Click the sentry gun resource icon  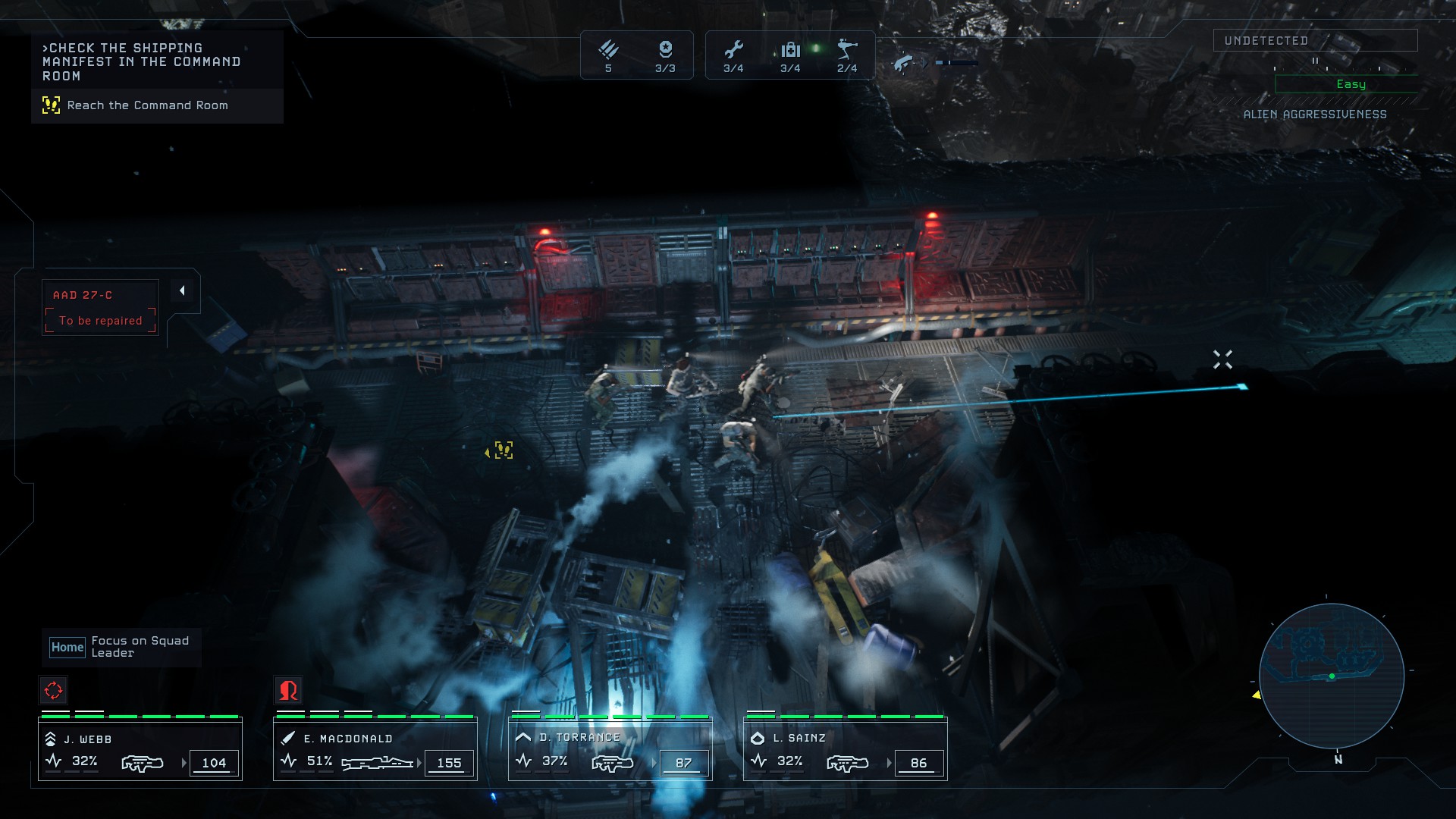coord(847,50)
